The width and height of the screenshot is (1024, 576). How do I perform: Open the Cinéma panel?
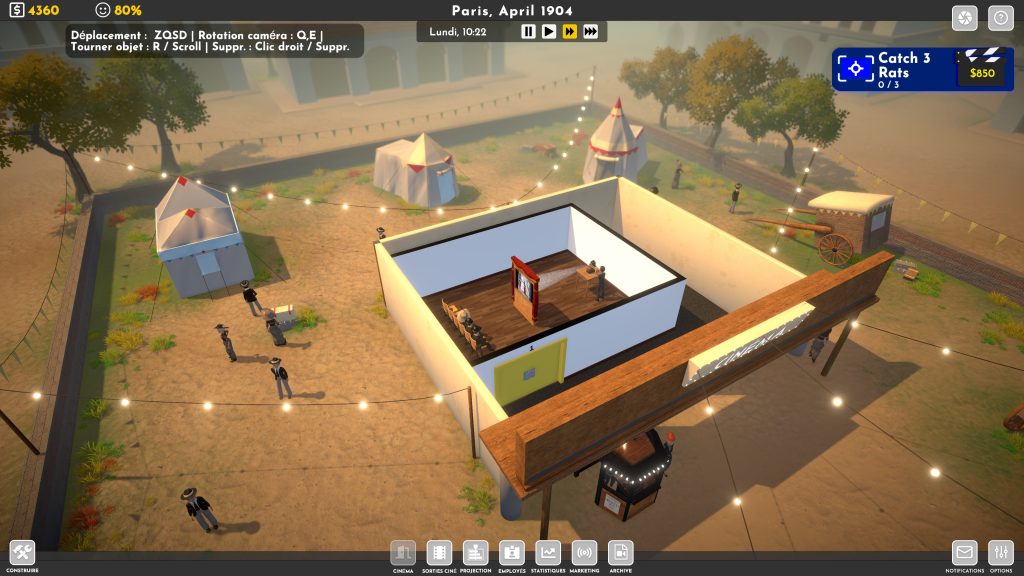403,552
